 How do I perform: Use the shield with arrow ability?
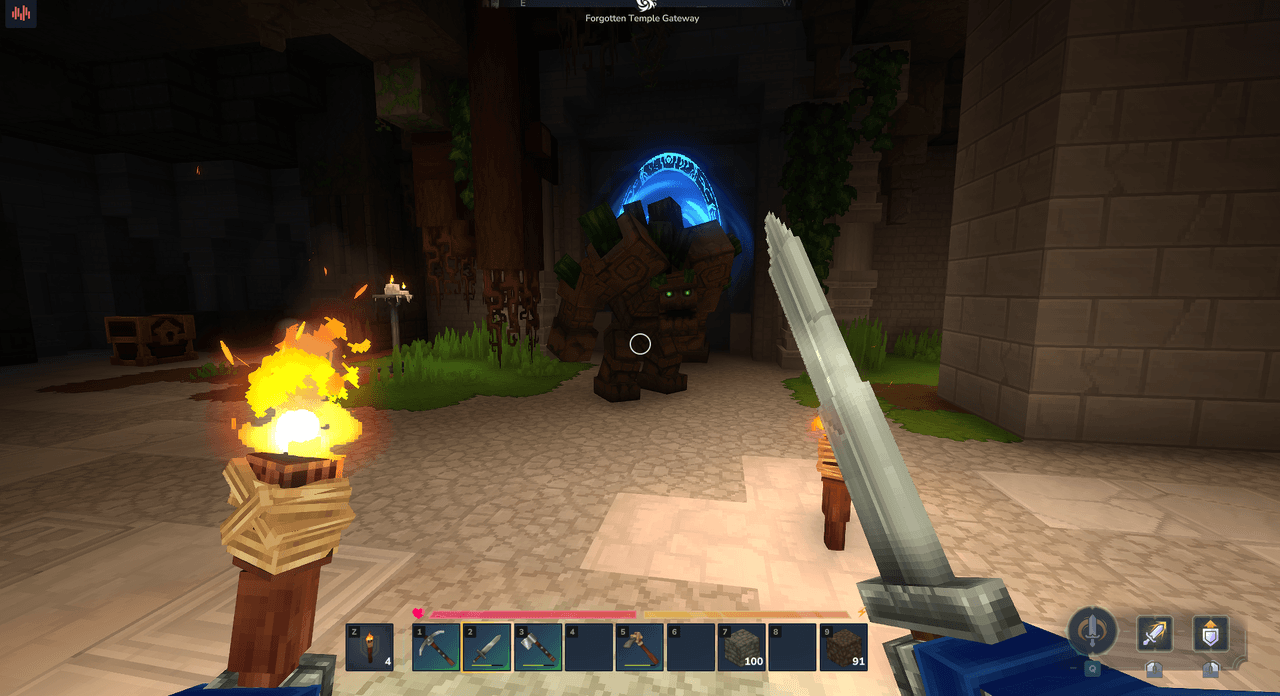[x=1211, y=633]
